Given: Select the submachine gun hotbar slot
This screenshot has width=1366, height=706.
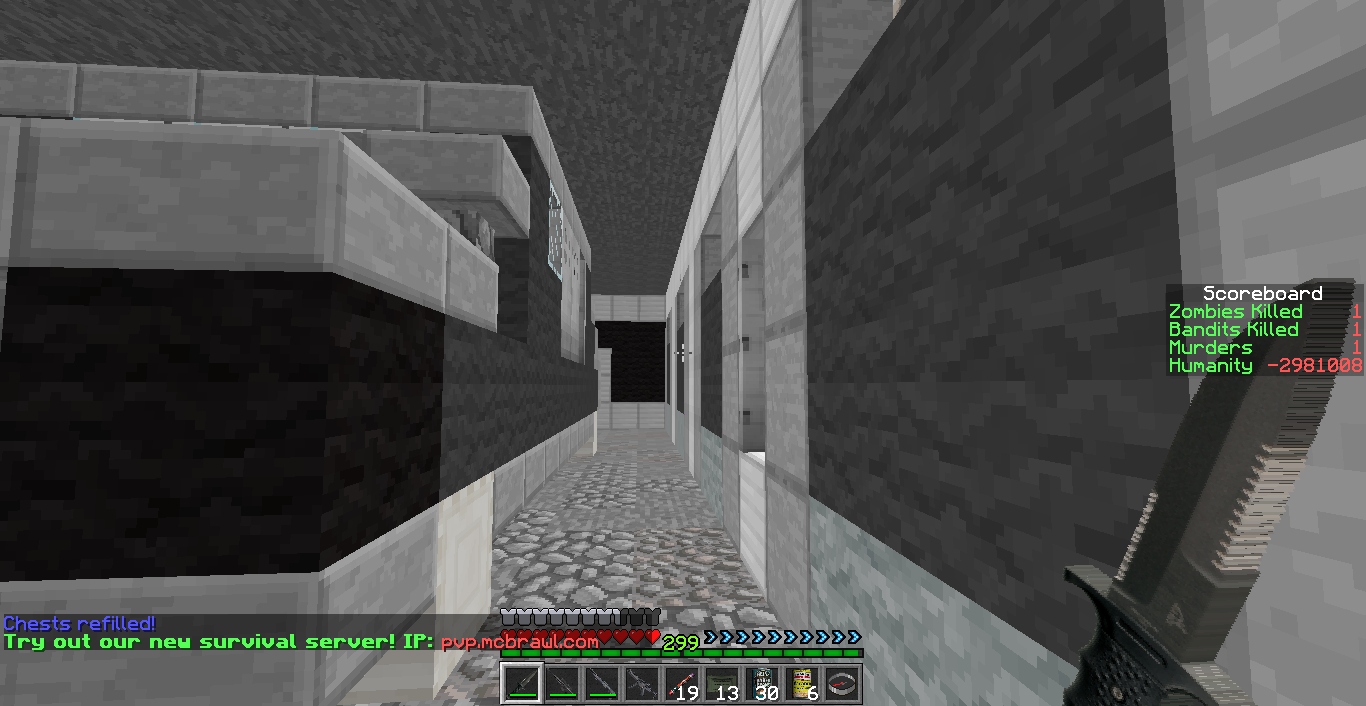Looking at the screenshot, I should click(642, 684).
